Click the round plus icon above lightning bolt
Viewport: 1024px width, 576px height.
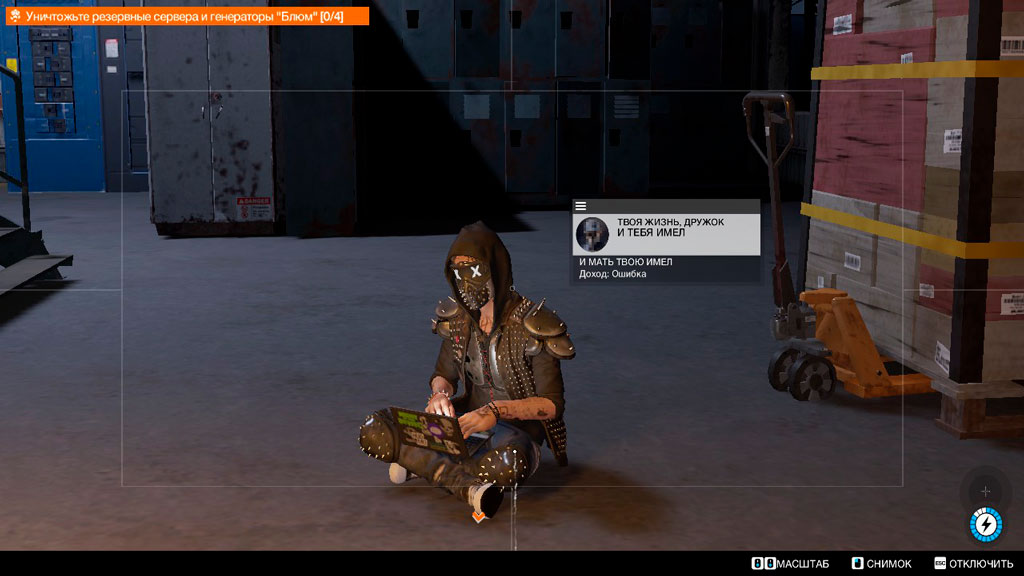coord(985,491)
